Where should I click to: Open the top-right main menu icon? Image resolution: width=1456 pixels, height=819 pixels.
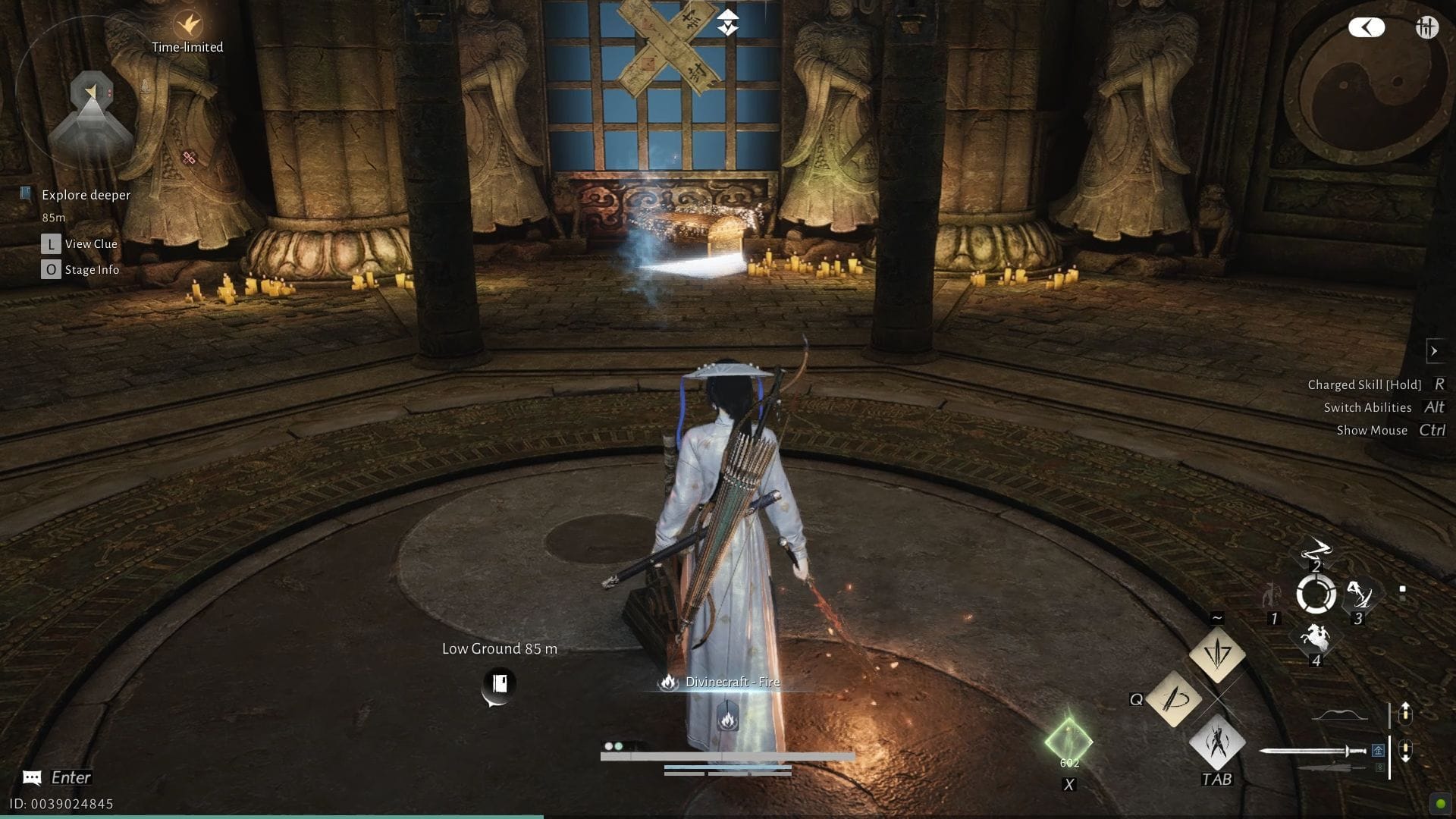point(1426,28)
